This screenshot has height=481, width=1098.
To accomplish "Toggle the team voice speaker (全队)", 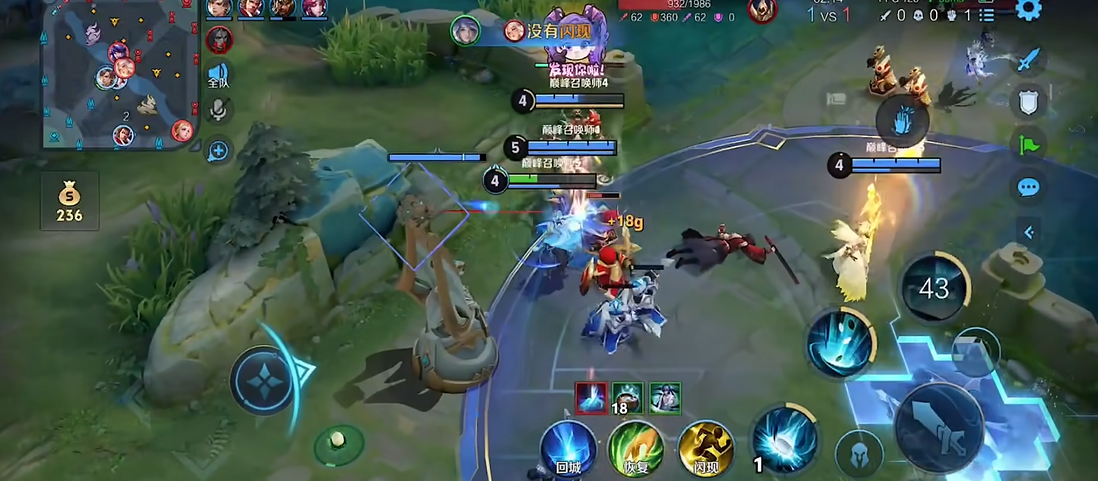I will pyautogui.click(x=218, y=77).
